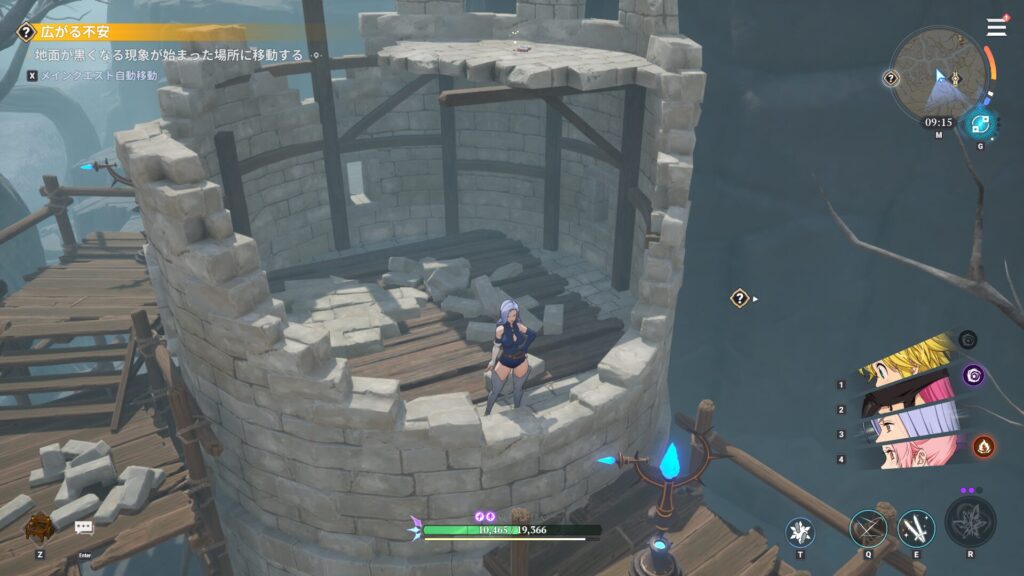Click the grey spiral icon above portraits

pos(967,340)
